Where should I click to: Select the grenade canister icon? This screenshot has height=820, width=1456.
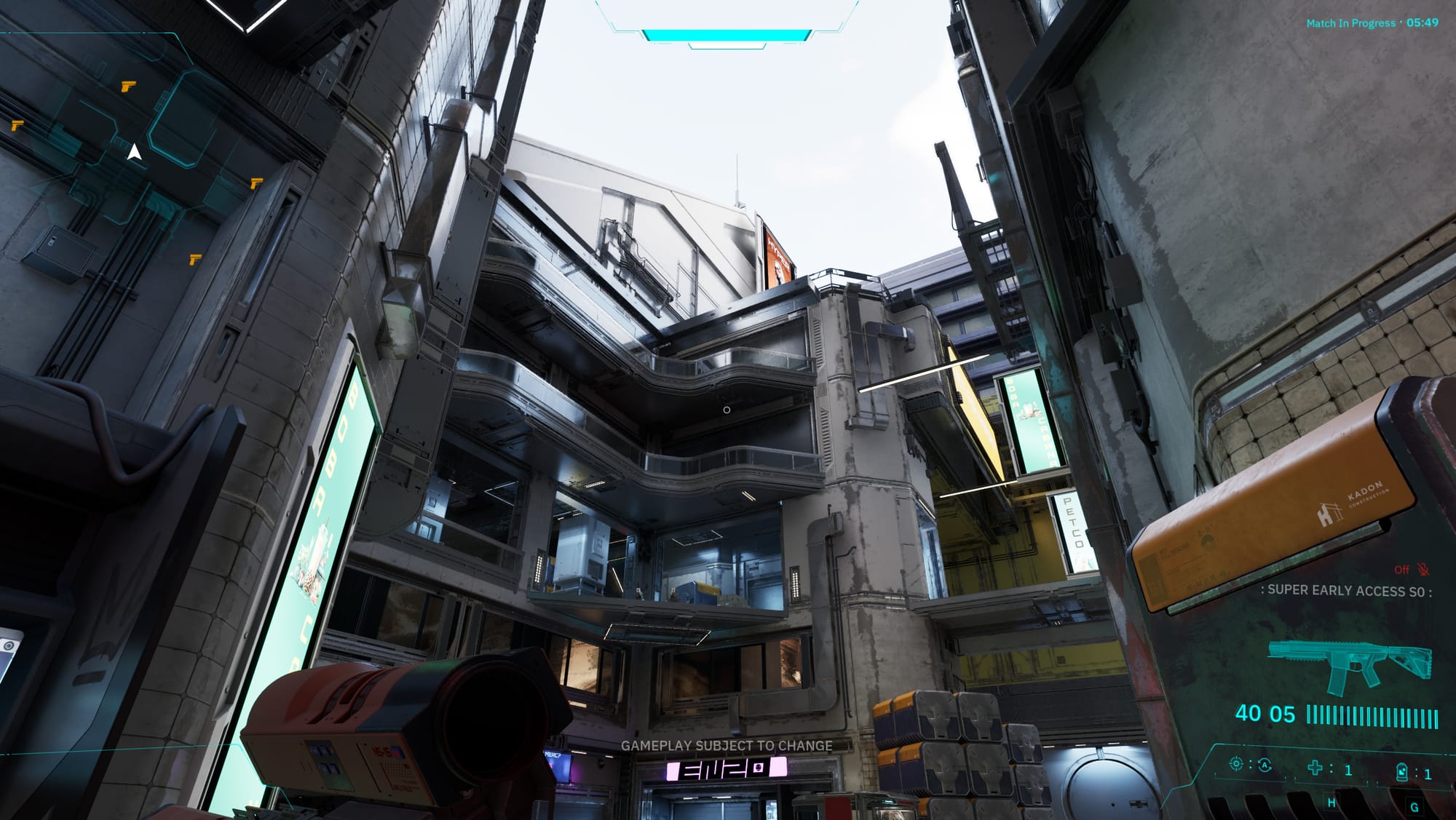(1401, 772)
